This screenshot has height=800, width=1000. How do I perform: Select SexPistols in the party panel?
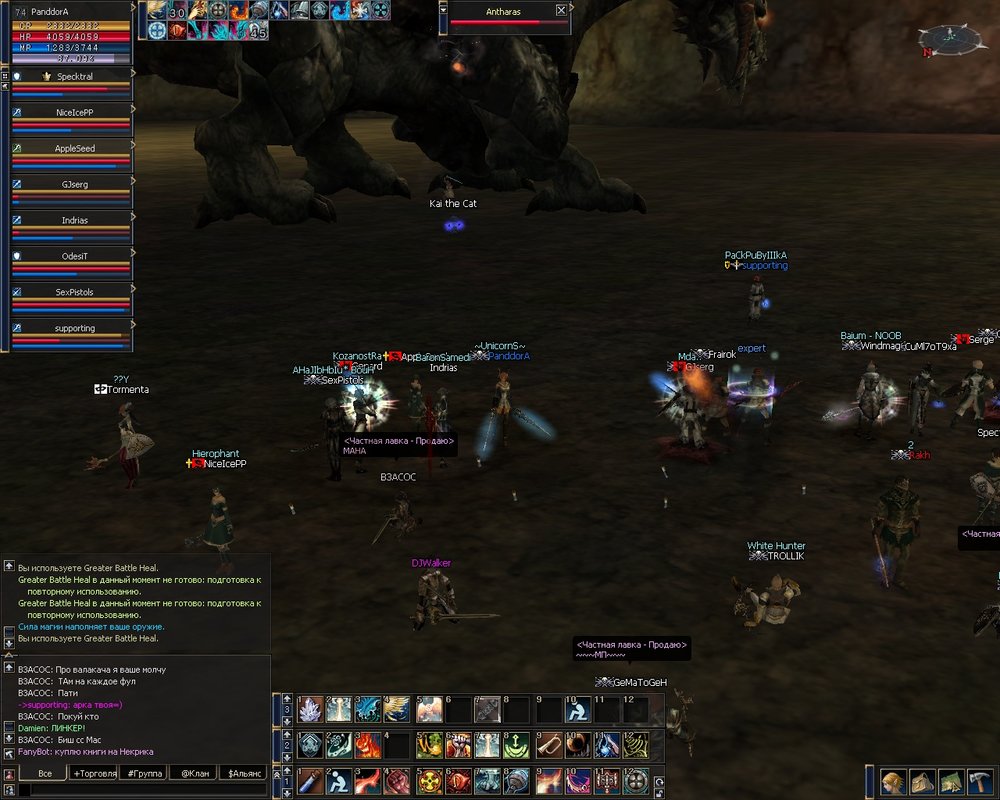[x=74, y=292]
